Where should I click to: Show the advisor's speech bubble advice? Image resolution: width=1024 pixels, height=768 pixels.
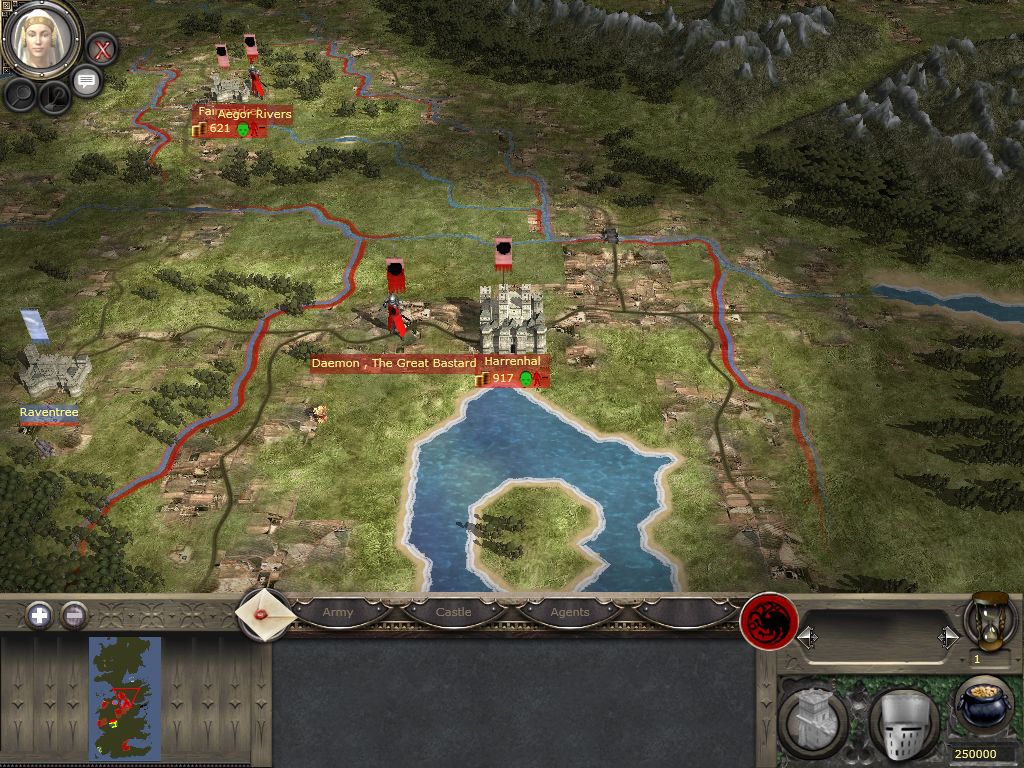(x=87, y=81)
